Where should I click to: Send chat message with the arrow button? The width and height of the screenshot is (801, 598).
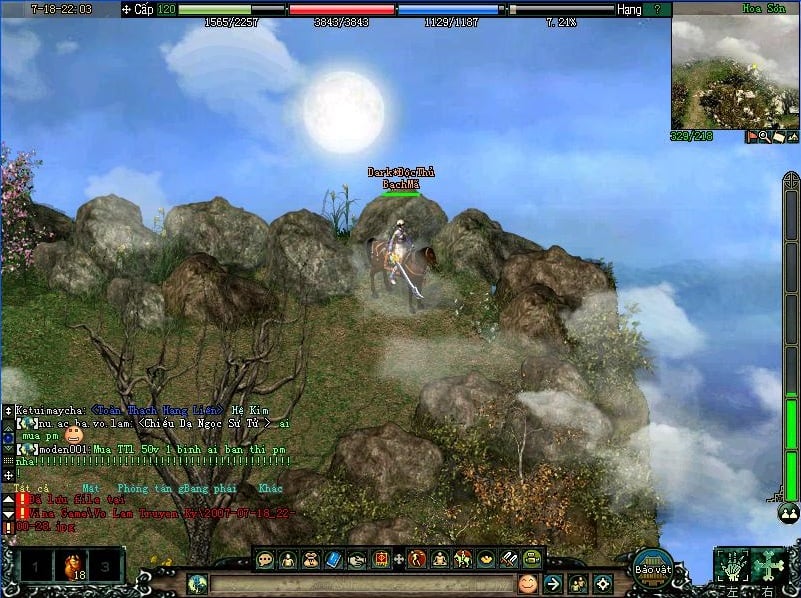point(553,583)
